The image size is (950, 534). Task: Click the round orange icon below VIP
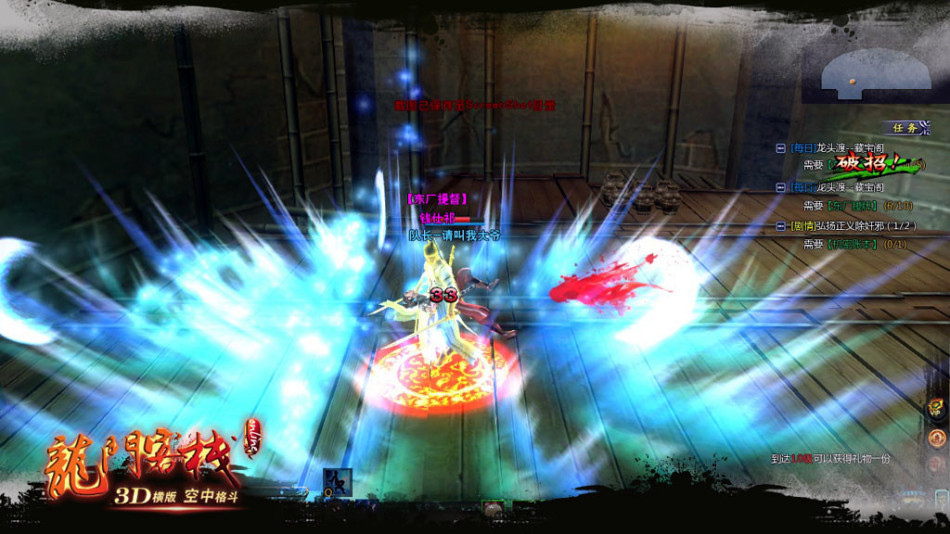pyautogui.click(x=937, y=437)
